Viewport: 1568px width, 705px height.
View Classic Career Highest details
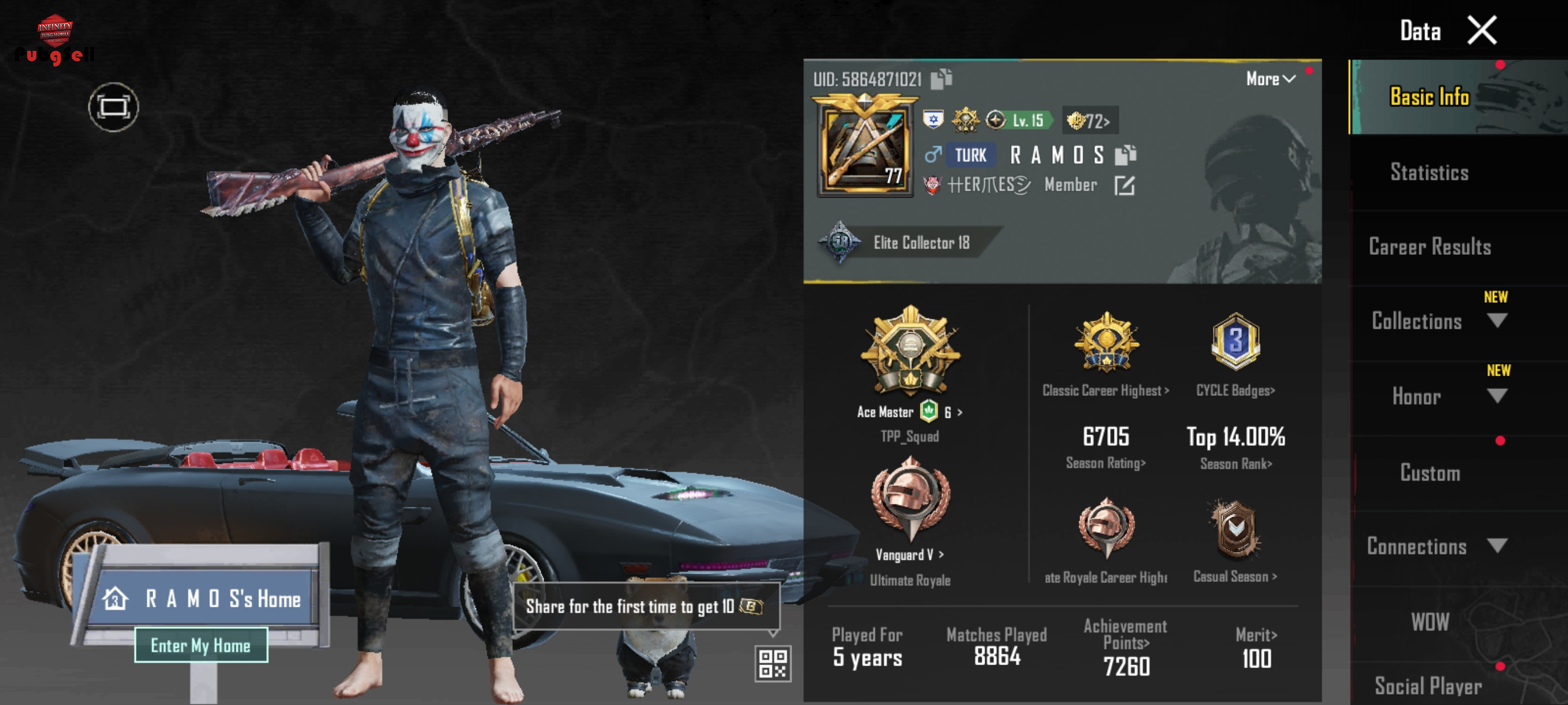tap(1105, 391)
